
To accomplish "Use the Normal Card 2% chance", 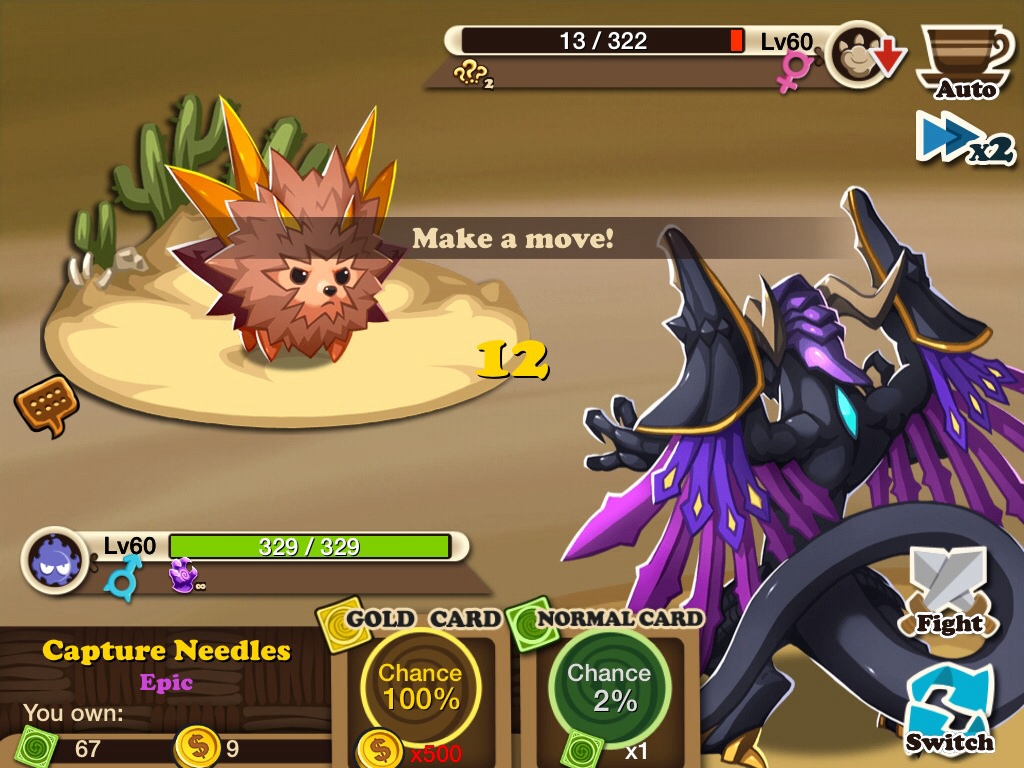I will pos(608,687).
